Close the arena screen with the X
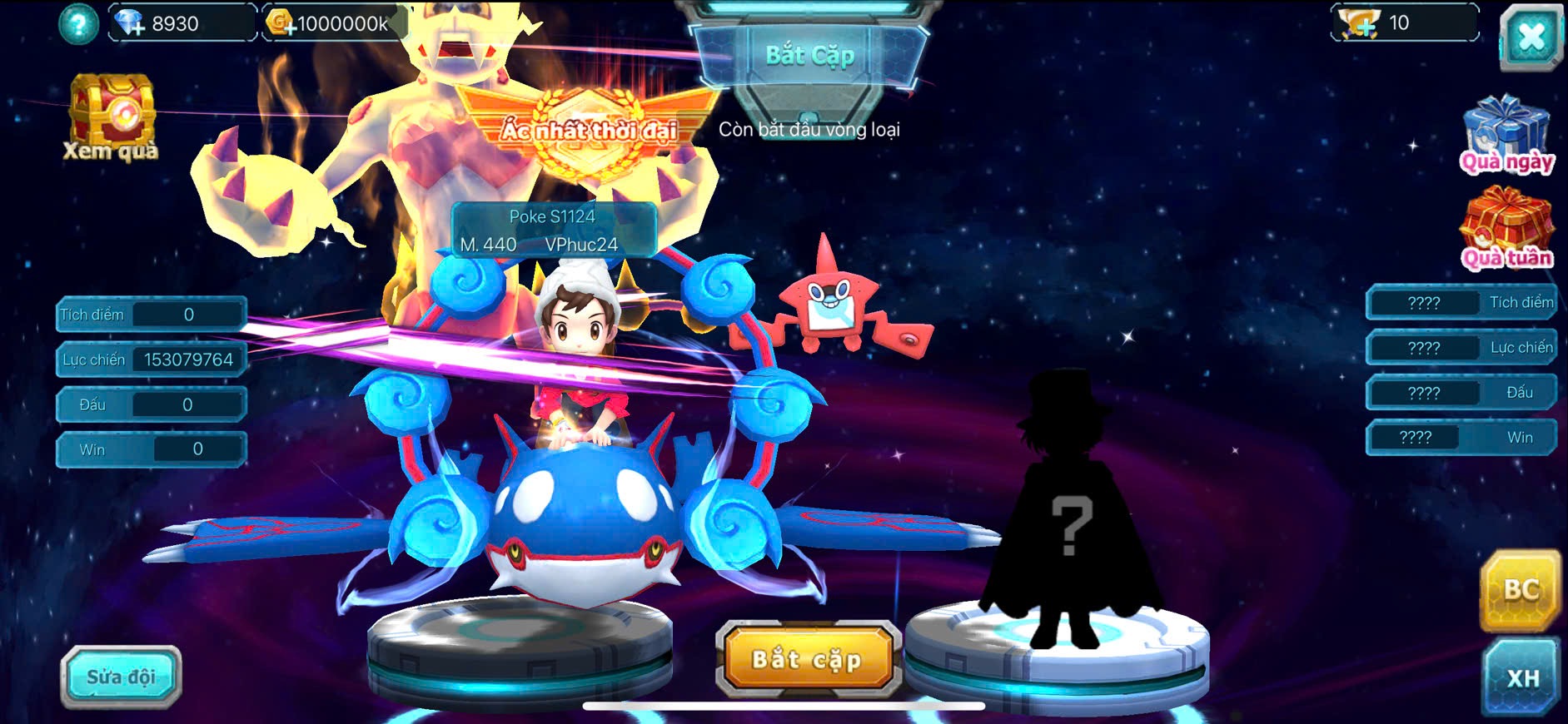The height and width of the screenshot is (724, 1568). click(x=1531, y=37)
